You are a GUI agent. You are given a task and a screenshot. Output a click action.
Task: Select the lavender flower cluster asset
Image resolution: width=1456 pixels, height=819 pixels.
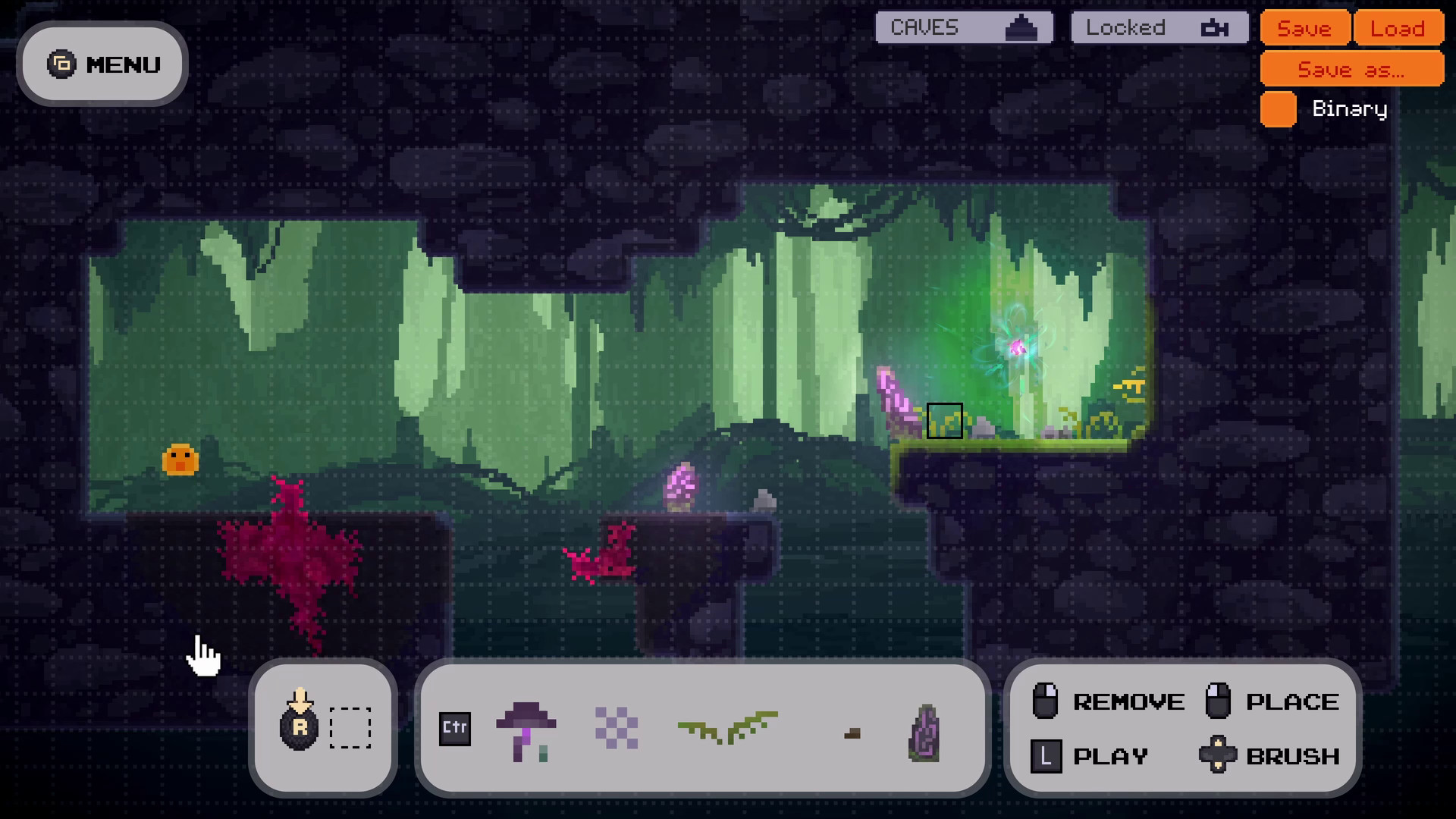pyautogui.click(x=617, y=727)
